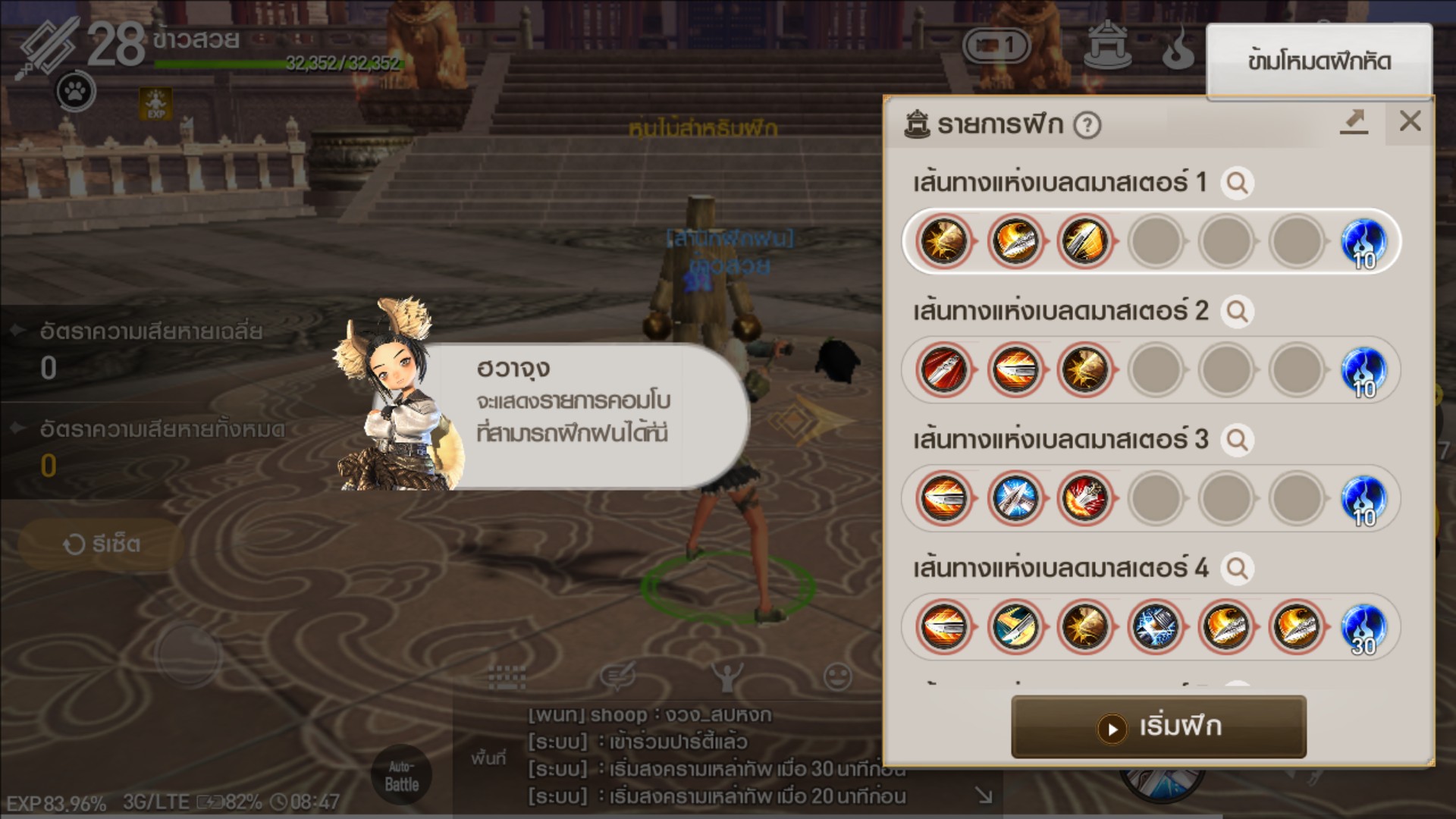Minimize the training list panel
This screenshot has height=819, width=1456.
[x=1354, y=121]
